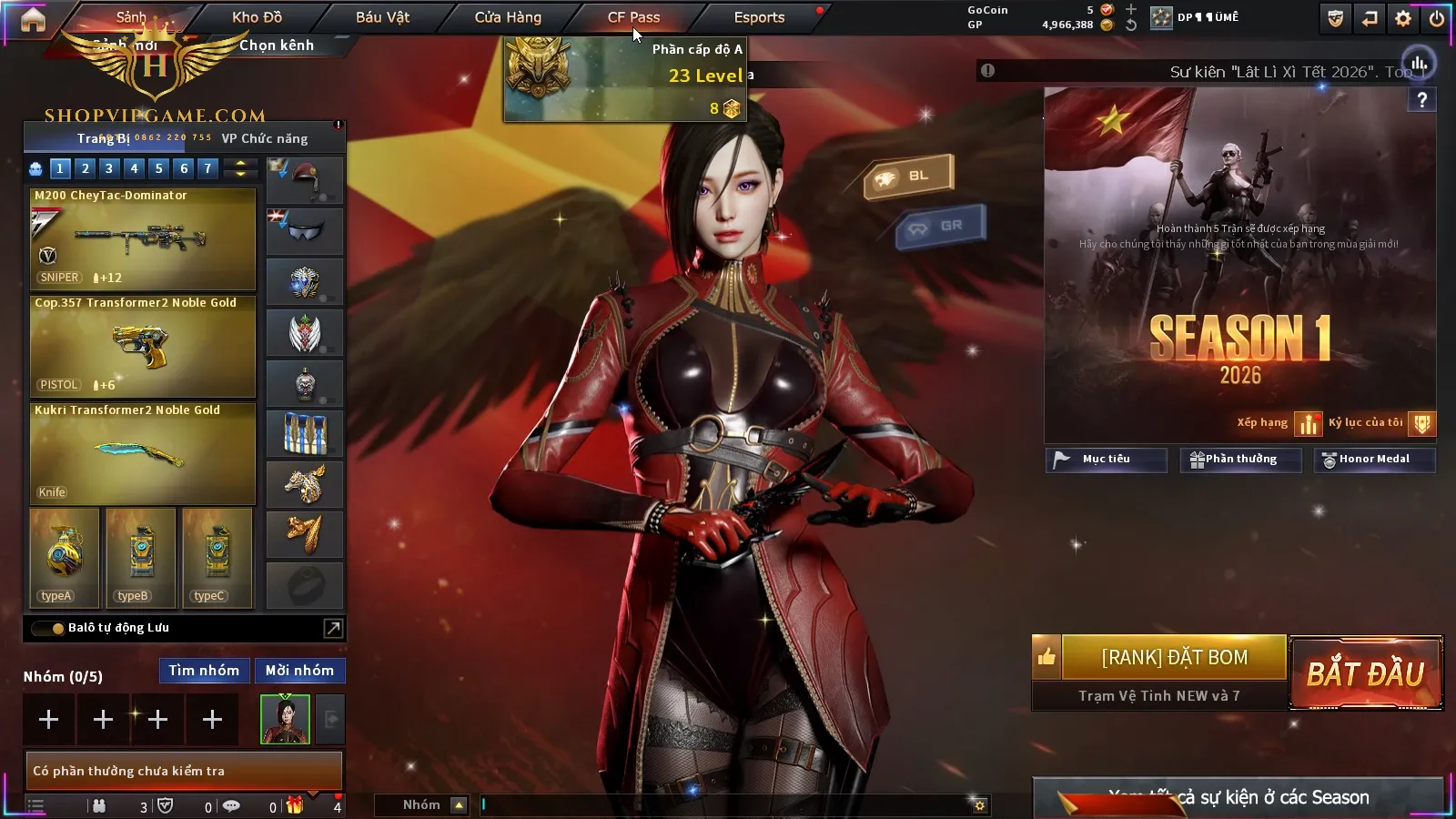
Task: Choose the Cop.357 Transformer2 Noble Gold pistol
Action: pyautogui.click(x=143, y=346)
